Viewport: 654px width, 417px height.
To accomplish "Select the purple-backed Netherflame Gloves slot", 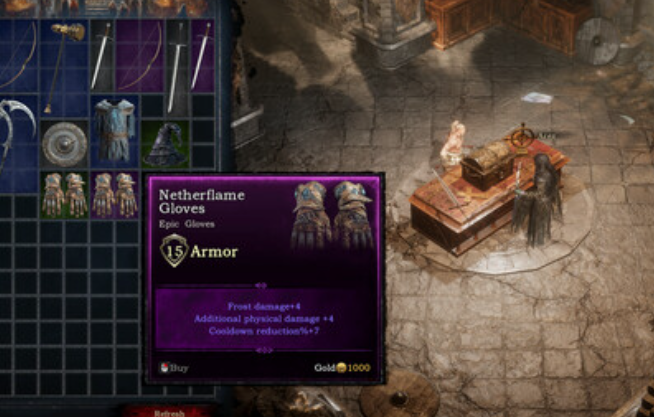I will [114, 194].
